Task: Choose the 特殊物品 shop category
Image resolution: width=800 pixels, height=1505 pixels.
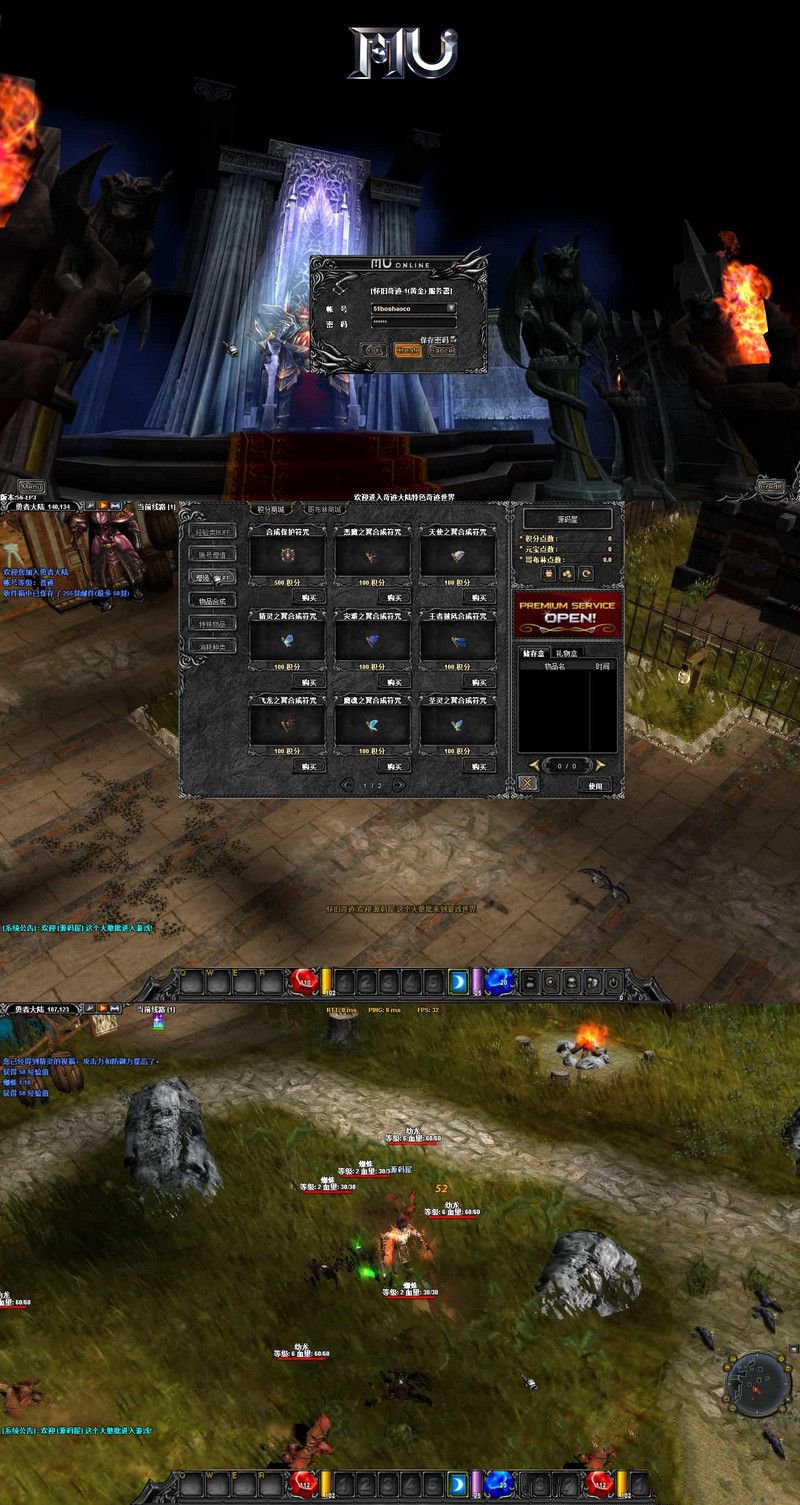Action: click(x=213, y=623)
